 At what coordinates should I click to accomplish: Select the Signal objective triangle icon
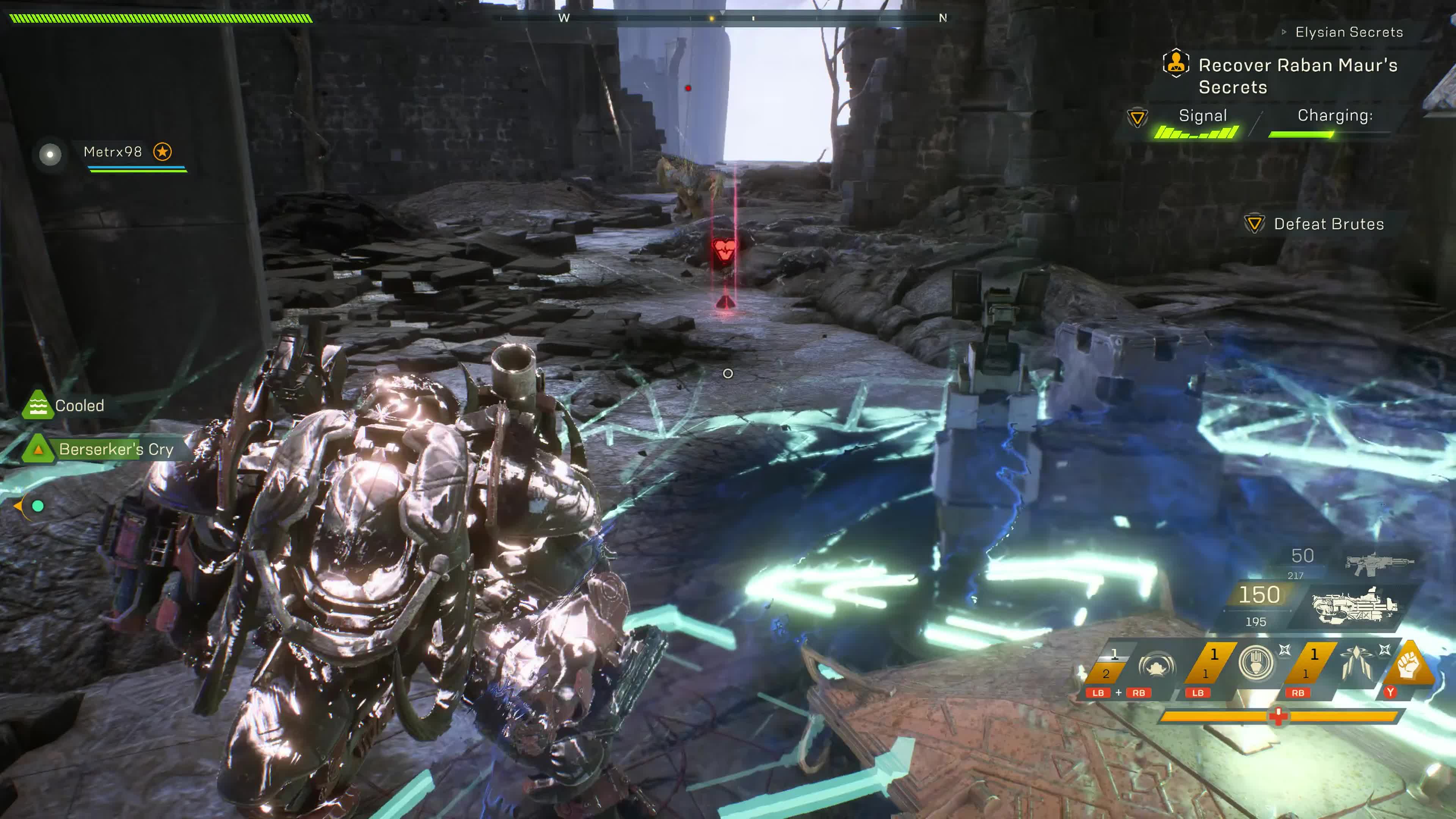tap(1137, 118)
